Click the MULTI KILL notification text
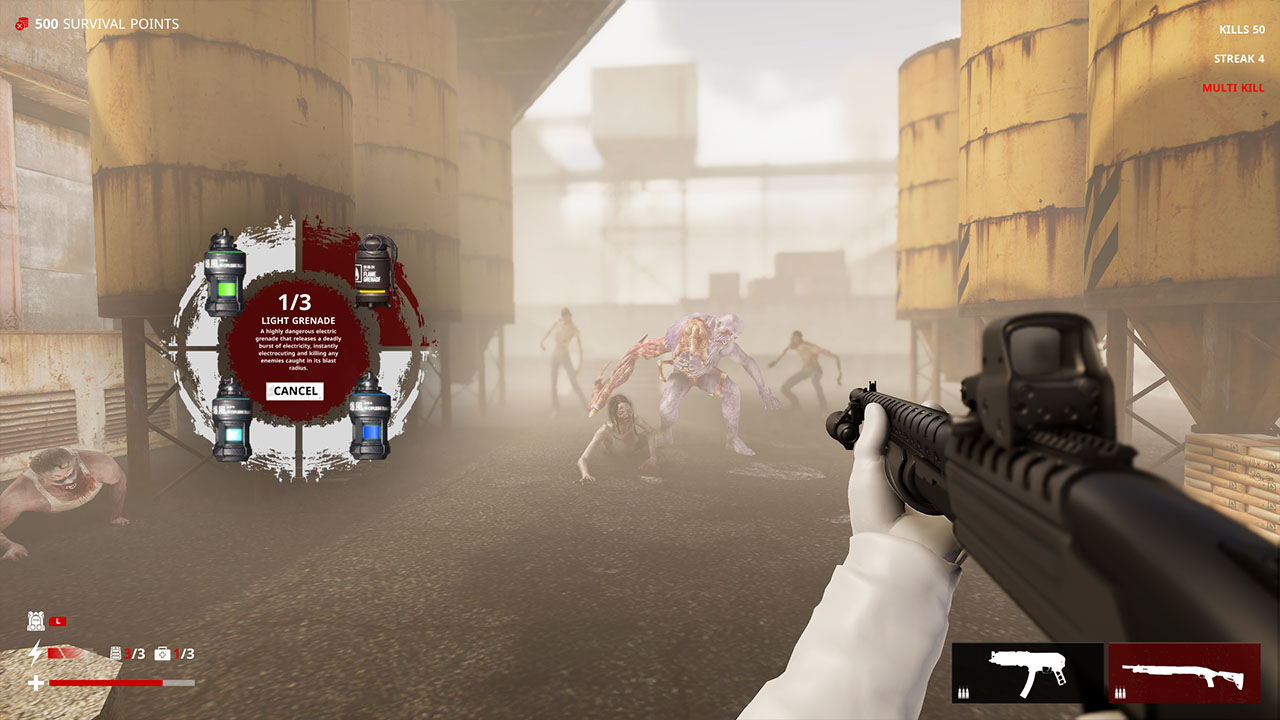The height and width of the screenshot is (720, 1280). click(1233, 87)
